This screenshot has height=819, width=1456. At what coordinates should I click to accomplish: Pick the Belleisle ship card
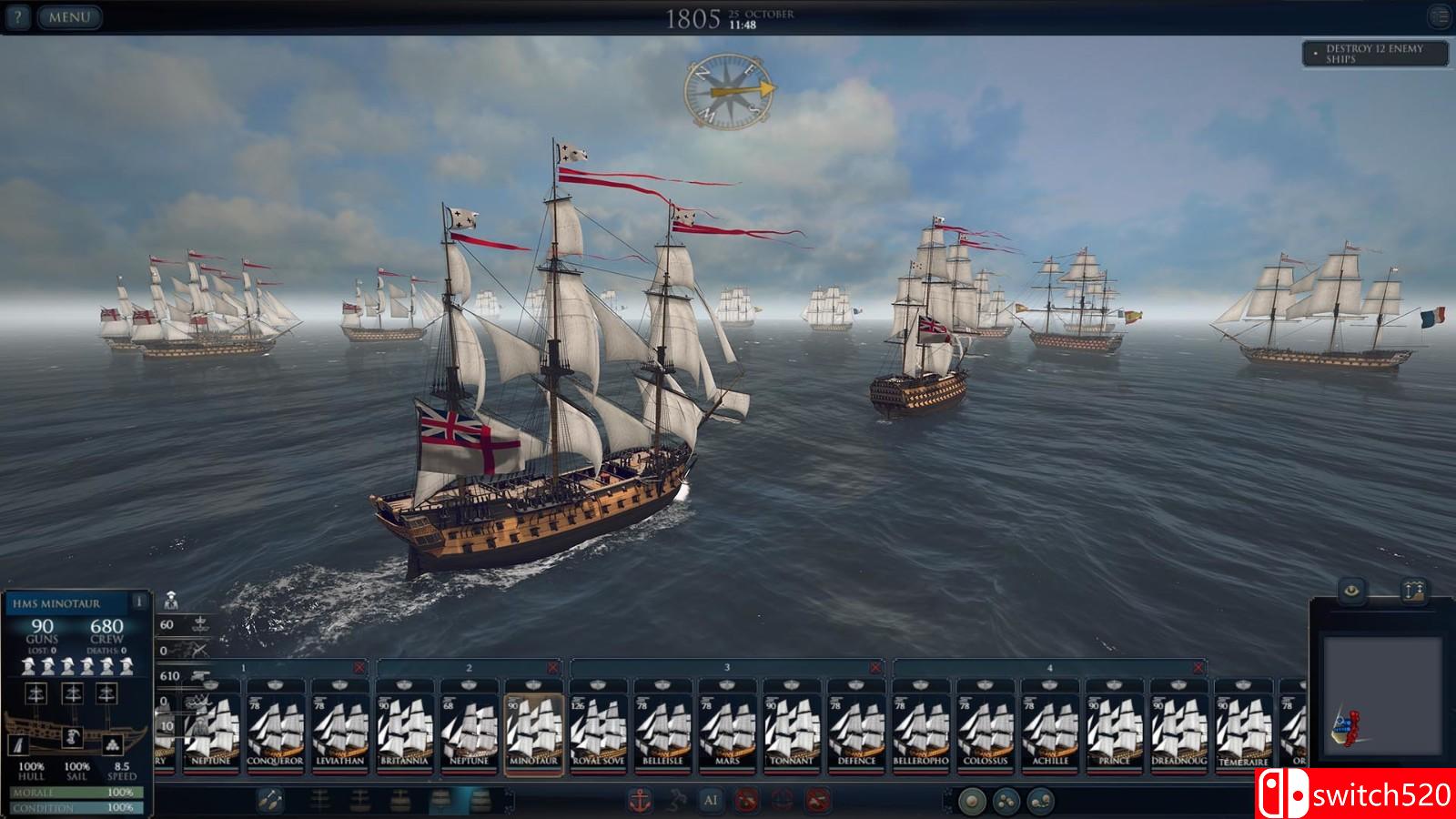click(x=662, y=728)
